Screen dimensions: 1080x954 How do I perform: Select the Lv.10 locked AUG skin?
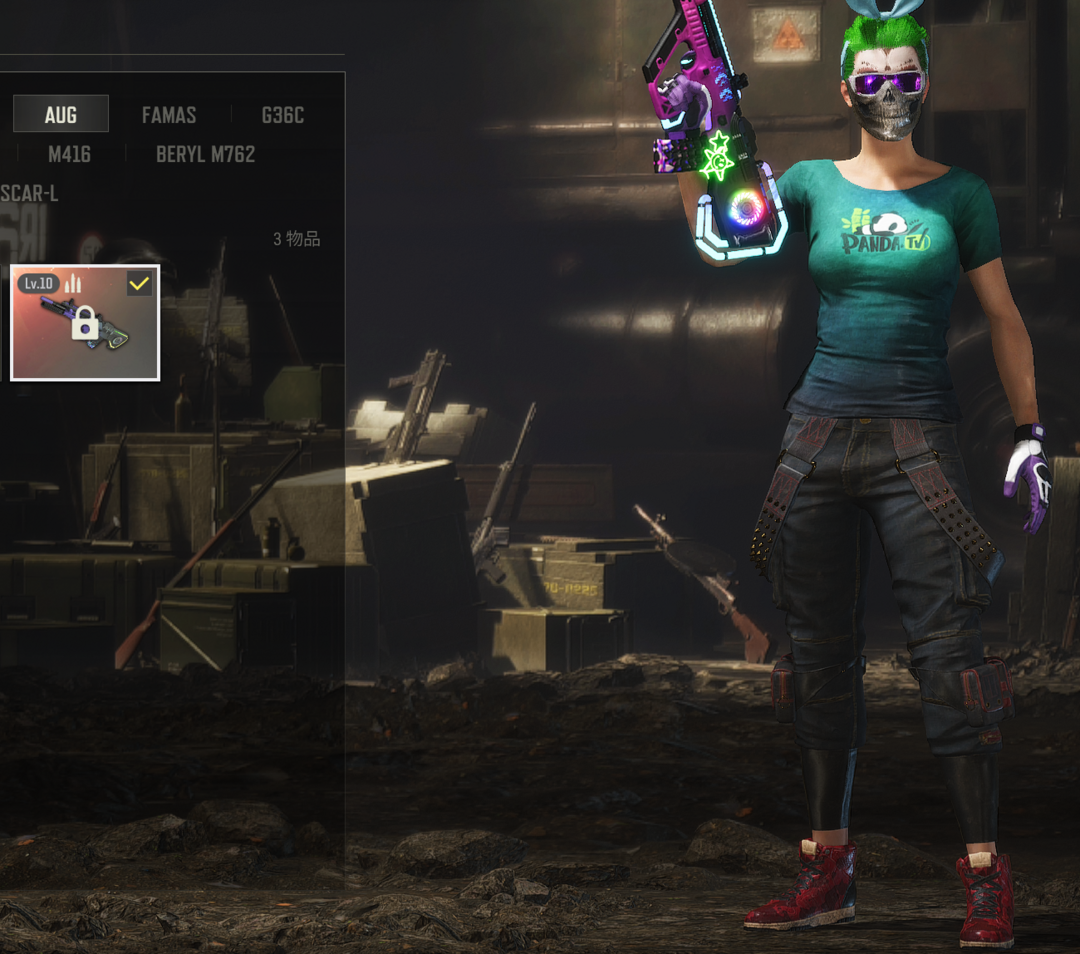[x=85, y=323]
